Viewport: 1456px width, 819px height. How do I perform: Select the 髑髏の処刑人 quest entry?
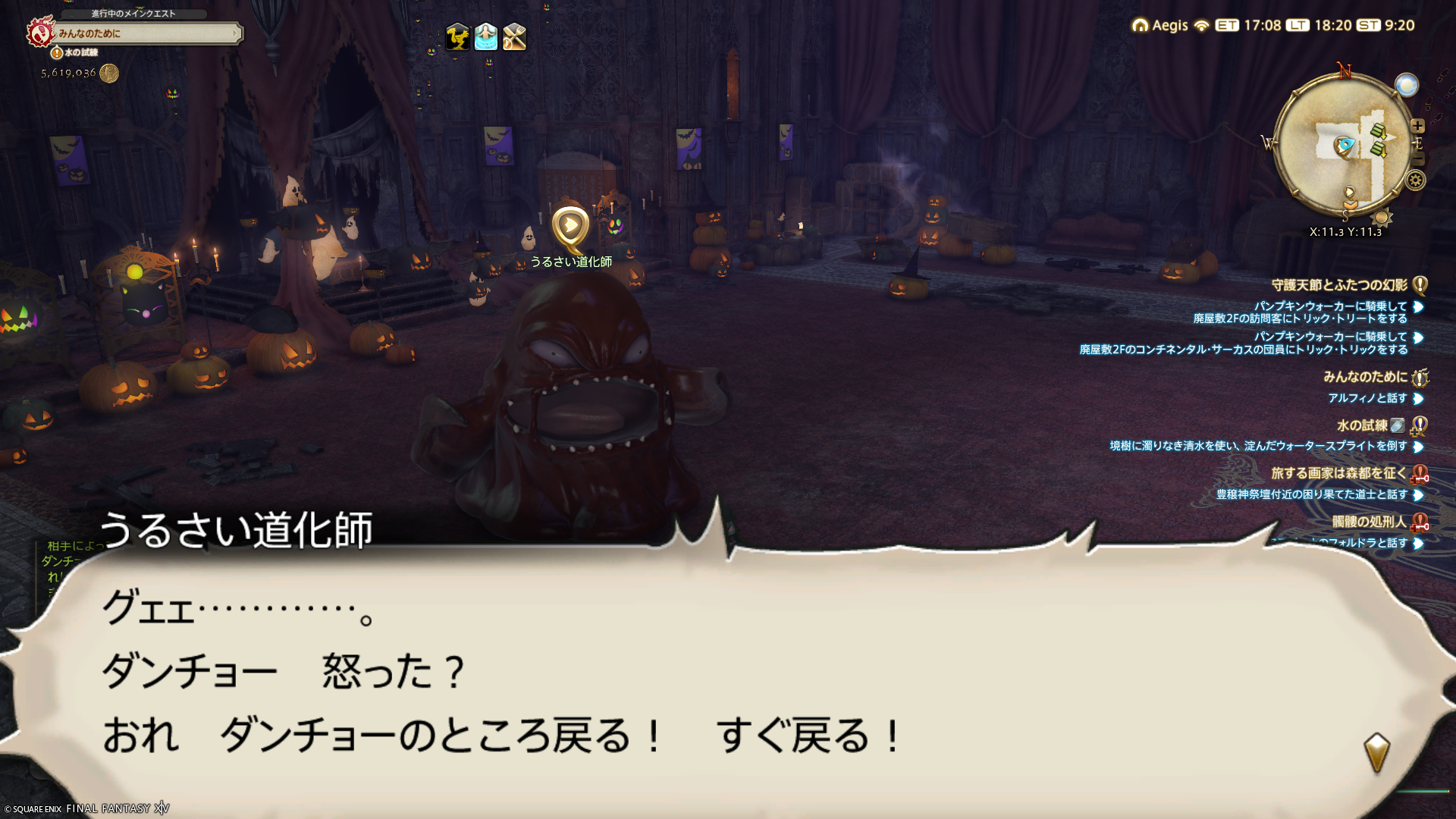(x=1369, y=522)
